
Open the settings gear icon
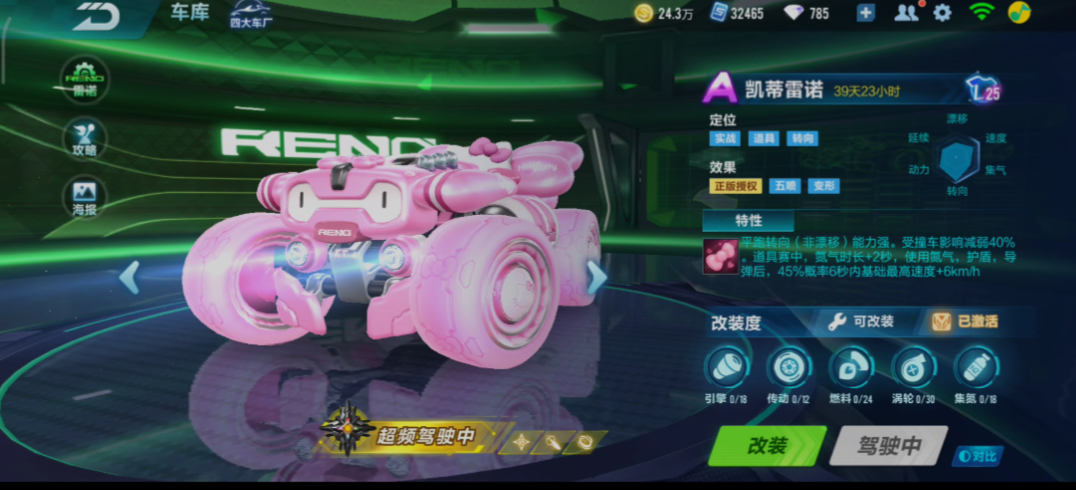942,13
